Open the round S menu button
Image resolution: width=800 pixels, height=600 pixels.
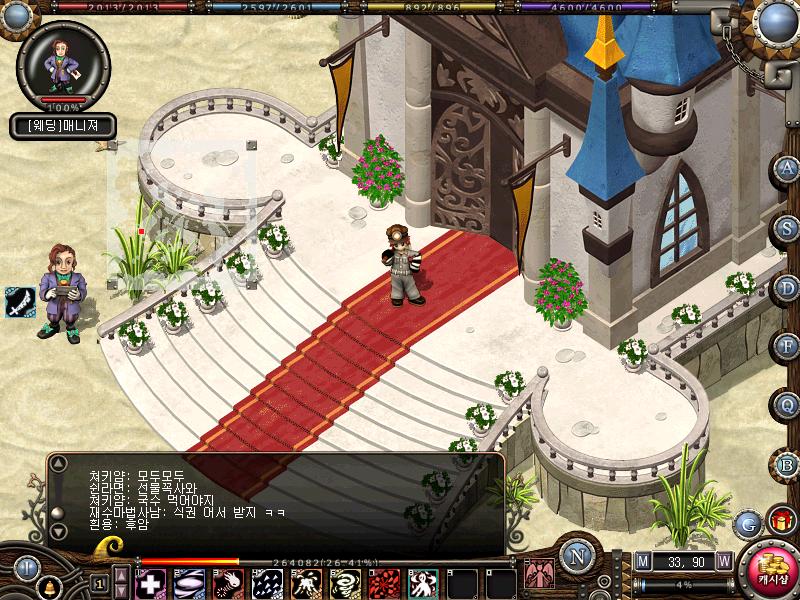[x=788, y=227]
